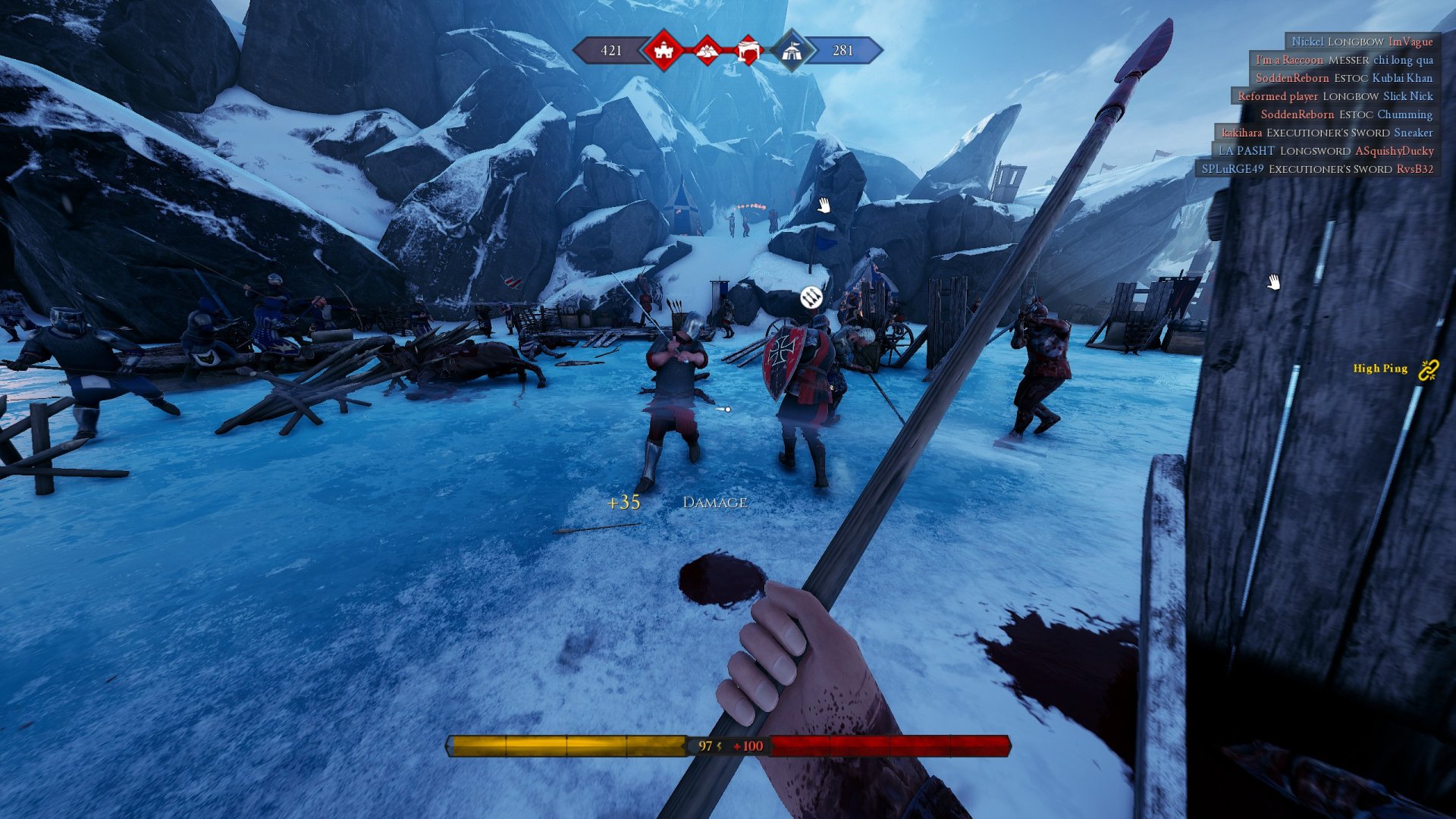The width and height of the screenshot is (1456, 819).
Task: Click the Reformed player Longbow Slick Nick row
Action: coord(1335,96)
